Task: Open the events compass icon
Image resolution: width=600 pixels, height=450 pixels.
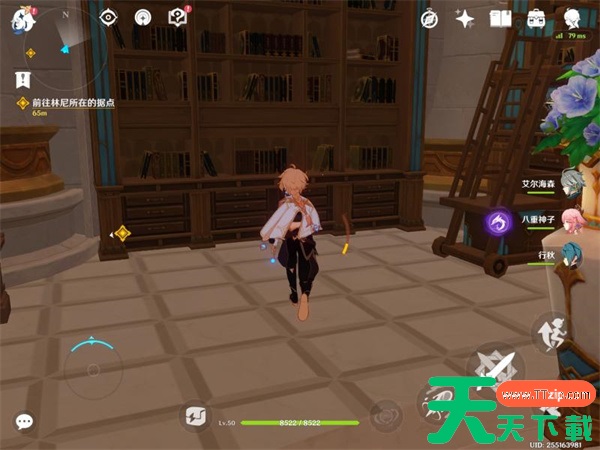Action: pyautogui.click(x=142, y=17)
